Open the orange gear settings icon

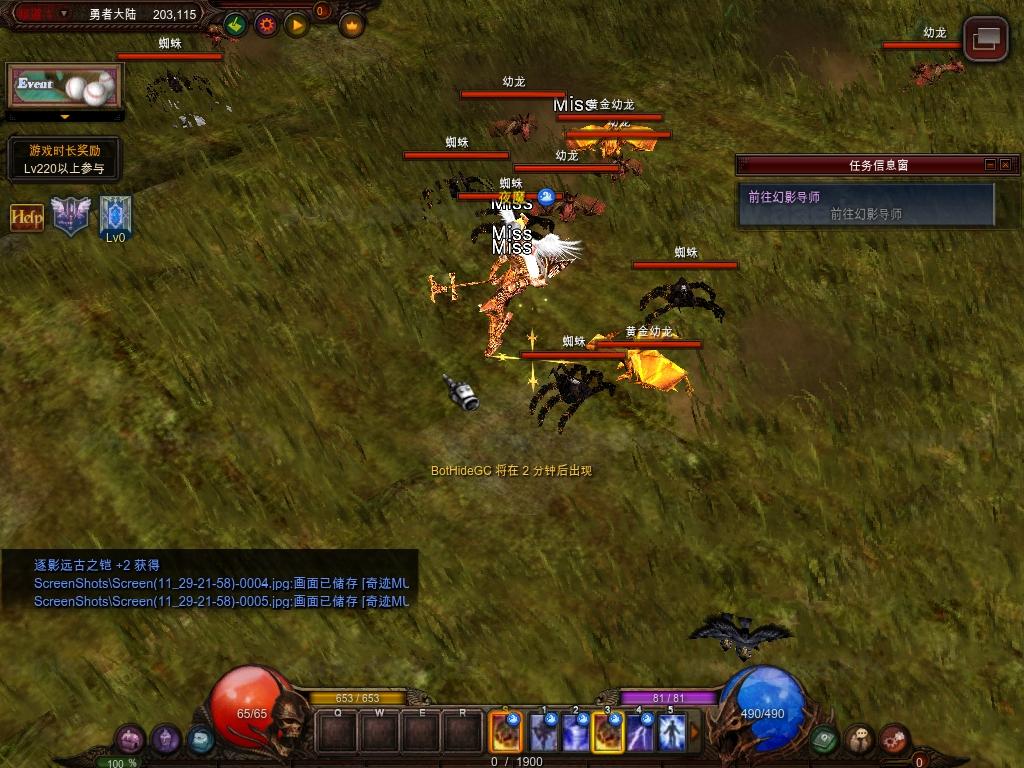[266, 24]
